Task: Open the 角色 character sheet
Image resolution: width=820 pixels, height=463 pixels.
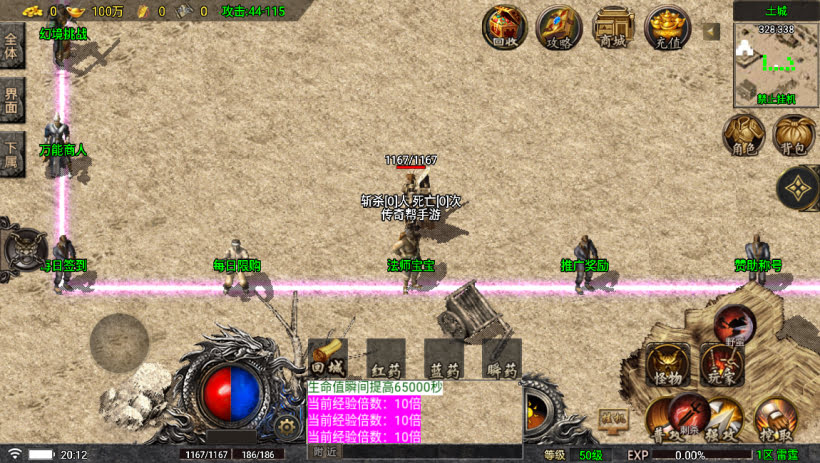Action: pos(744,134)
